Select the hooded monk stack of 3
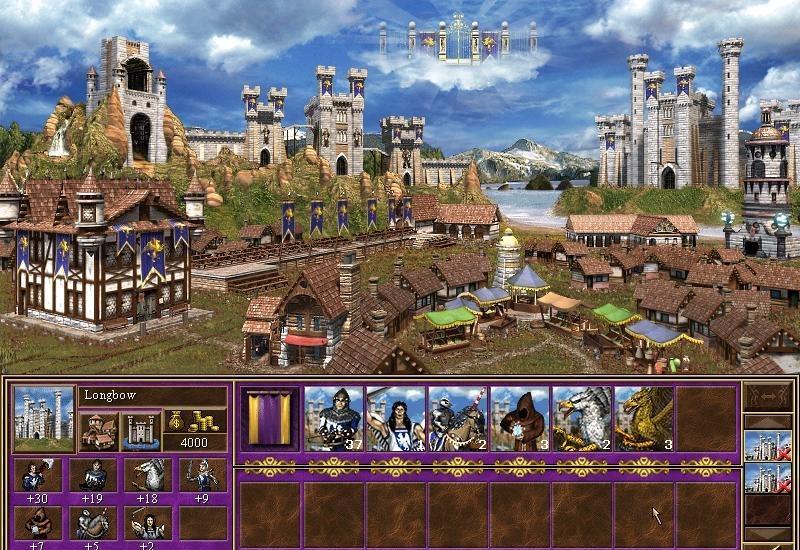800x550 pixels. tap(519, 418)
